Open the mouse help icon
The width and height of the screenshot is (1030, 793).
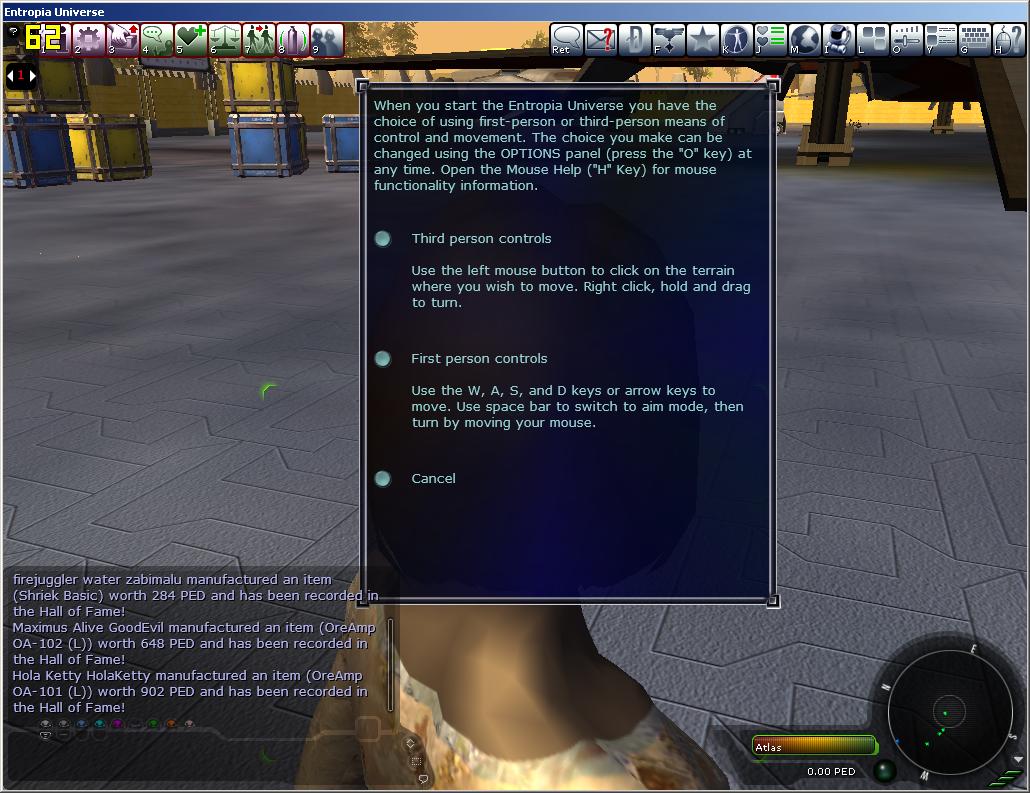click(x=1008, y=39)
